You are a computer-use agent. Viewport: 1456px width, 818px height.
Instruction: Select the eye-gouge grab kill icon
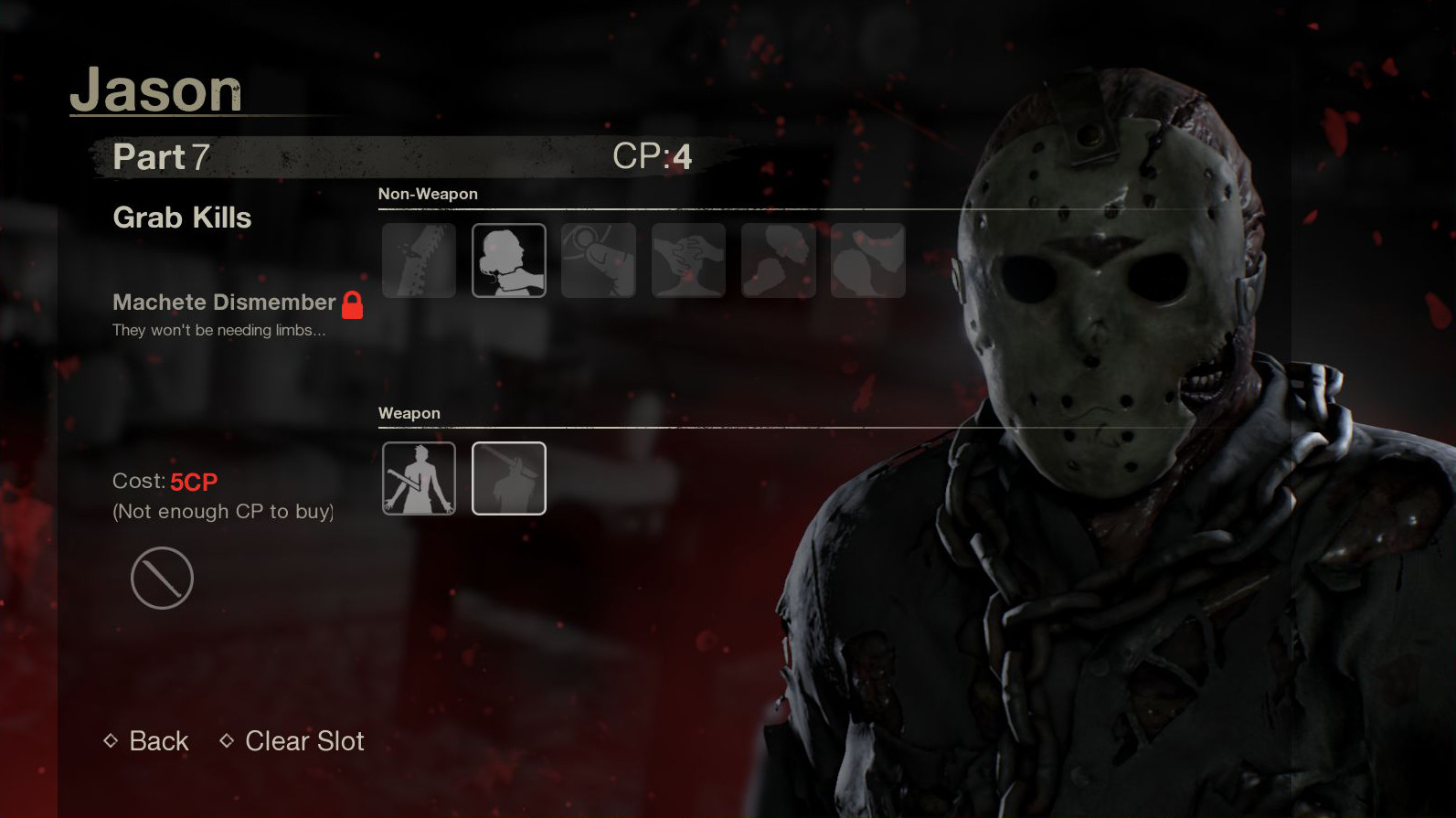point(599,260)
